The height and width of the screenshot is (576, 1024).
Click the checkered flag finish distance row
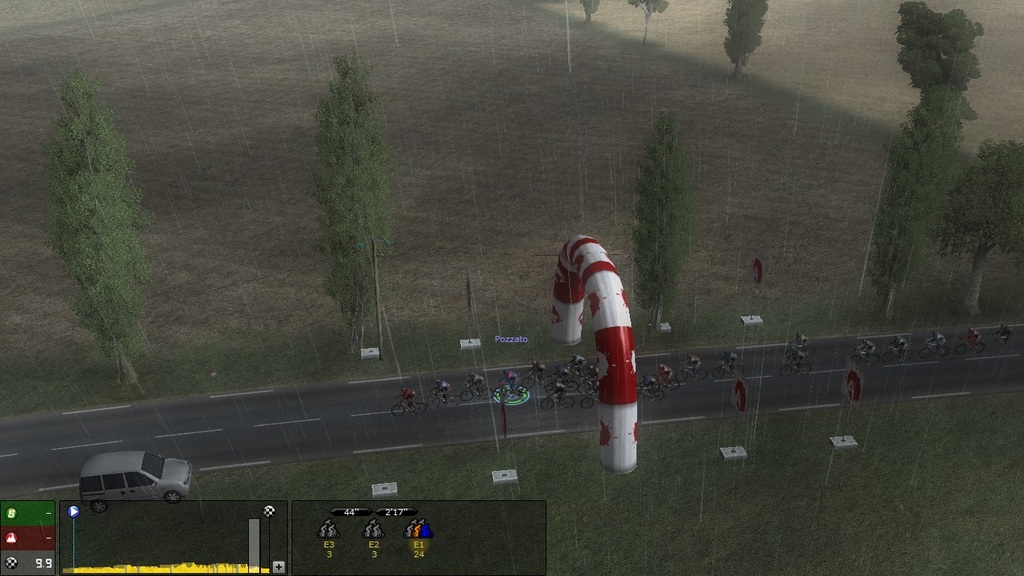[x=27, y=563]
